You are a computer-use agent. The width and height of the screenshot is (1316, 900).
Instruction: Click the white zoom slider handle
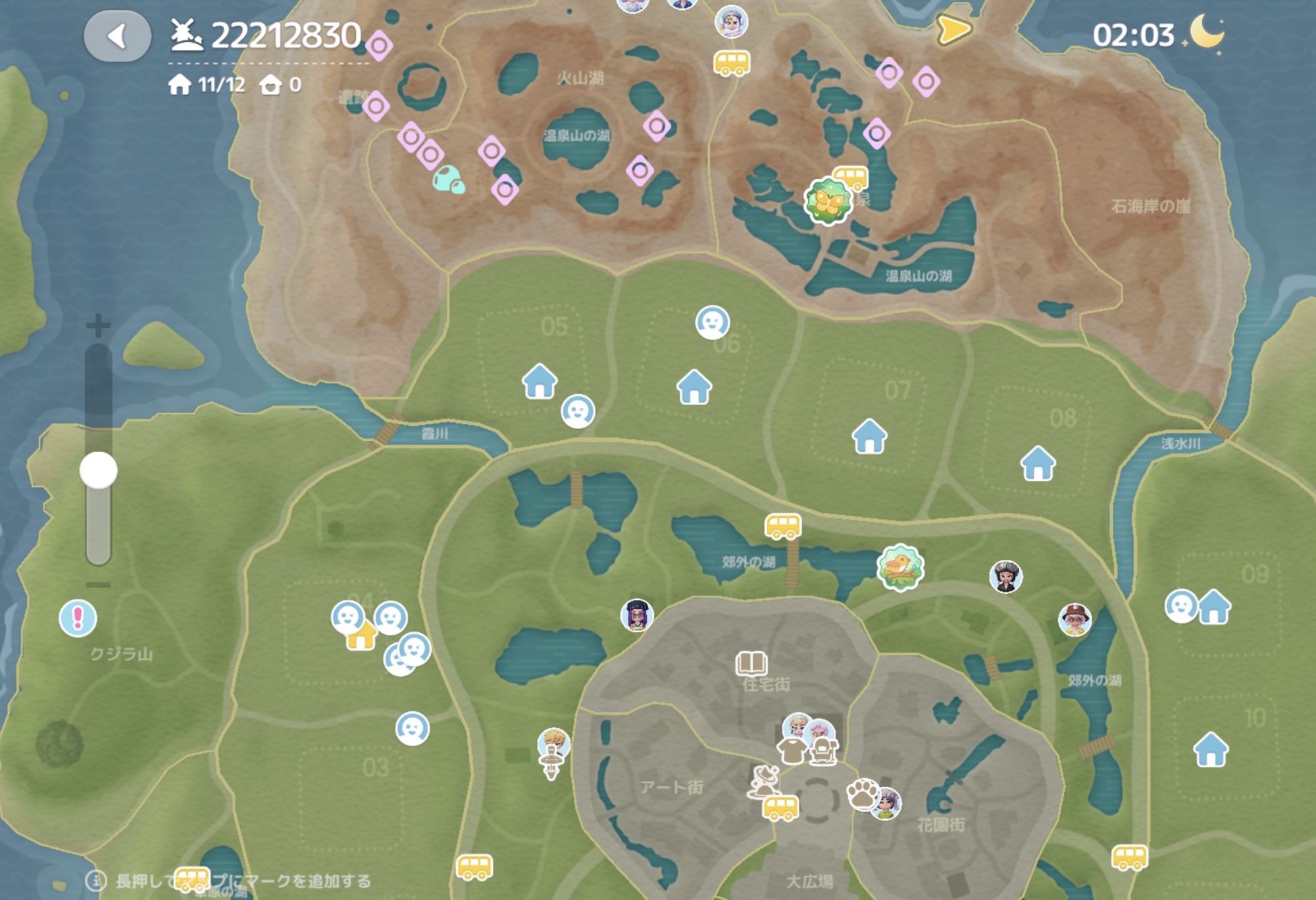click(x=99, y=470)
